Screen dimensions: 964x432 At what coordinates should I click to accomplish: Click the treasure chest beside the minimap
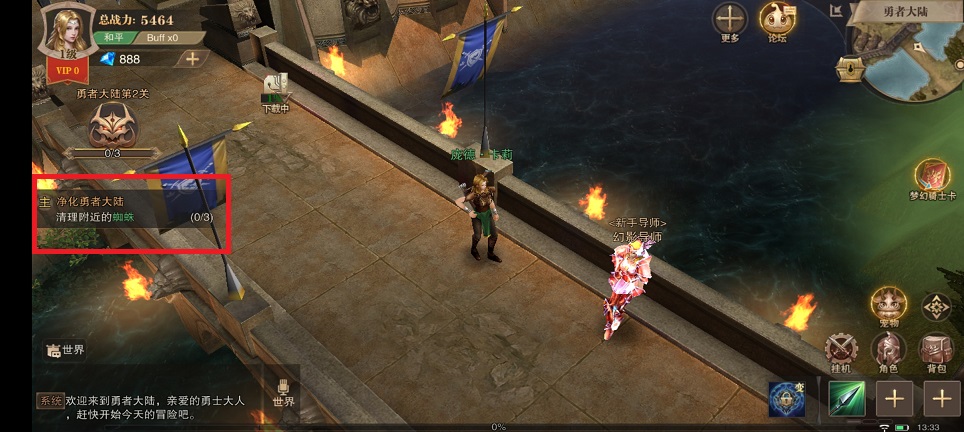850,68
